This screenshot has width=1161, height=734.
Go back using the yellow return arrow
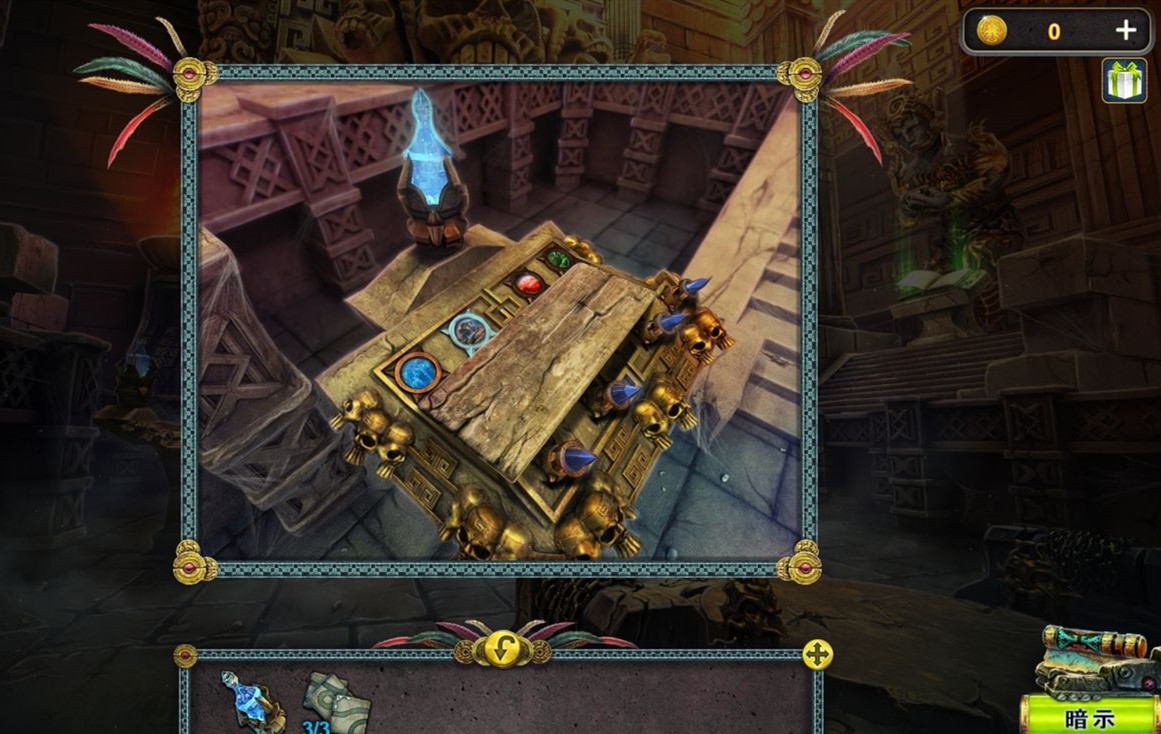click(x=500, y=651)
